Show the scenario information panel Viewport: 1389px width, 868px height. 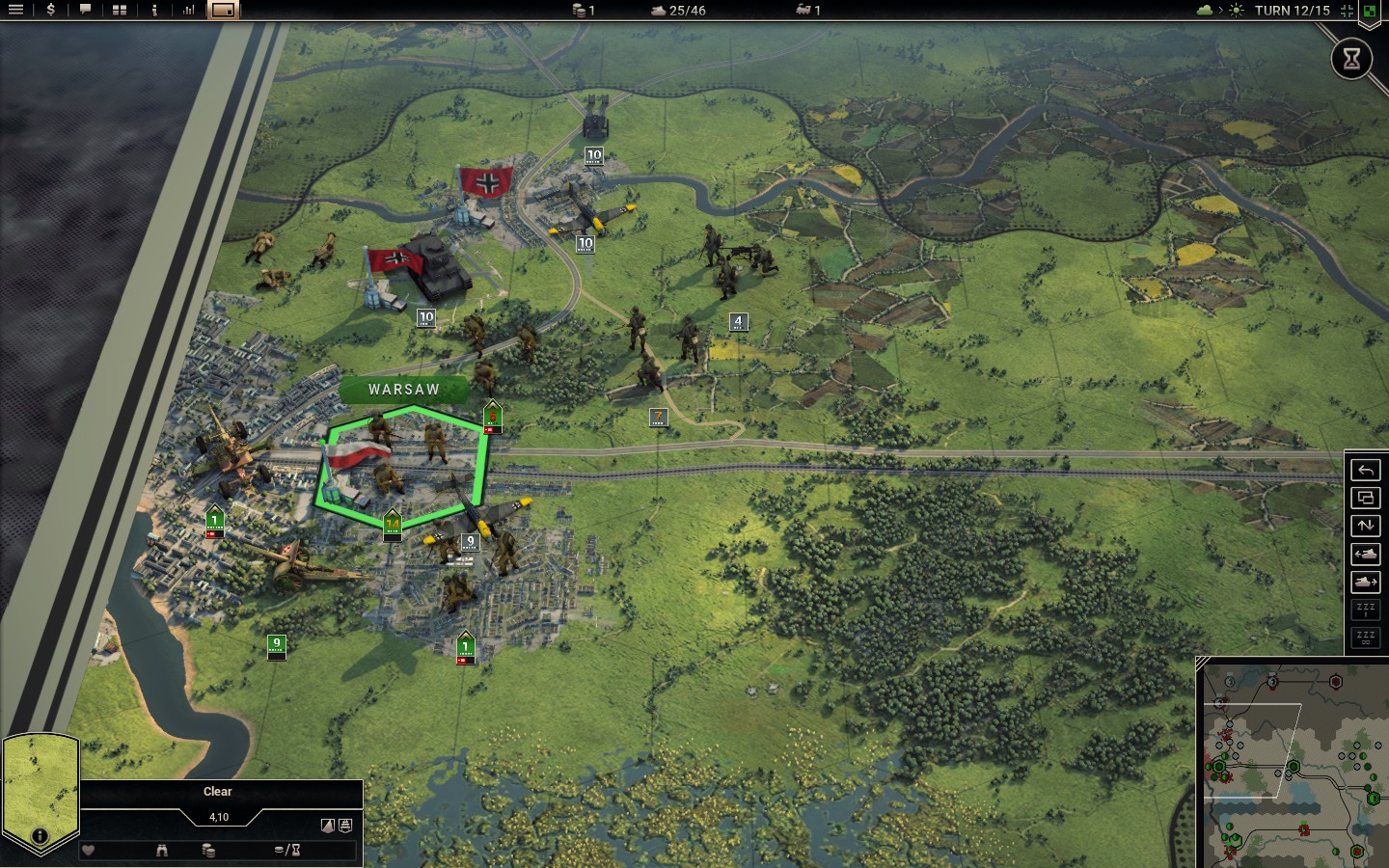pyautogui.click(x=154, y=10)
